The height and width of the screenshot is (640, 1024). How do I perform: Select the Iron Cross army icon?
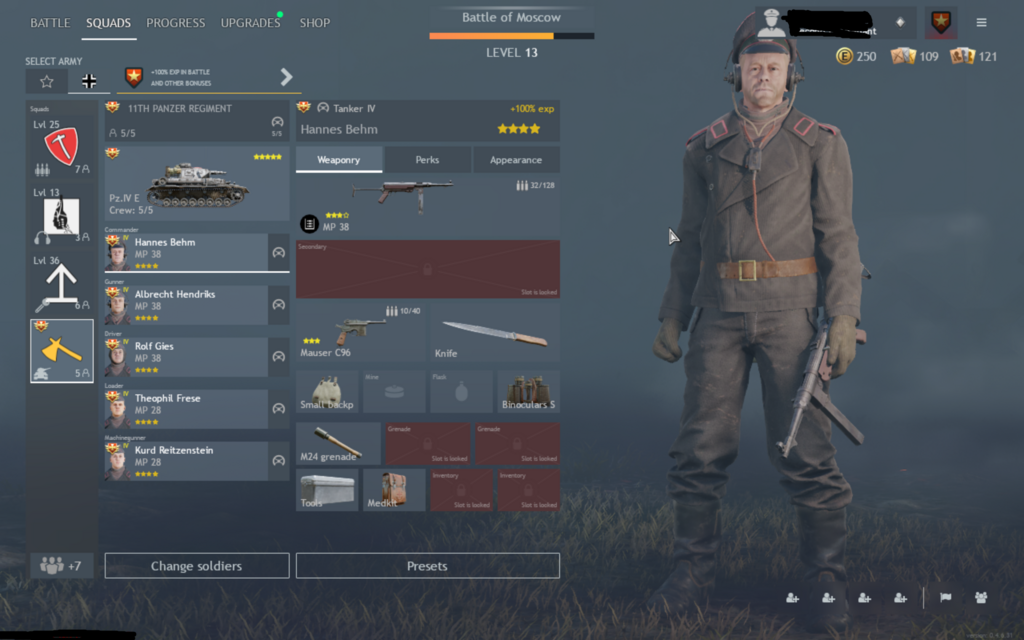click(x=89, y=81)
